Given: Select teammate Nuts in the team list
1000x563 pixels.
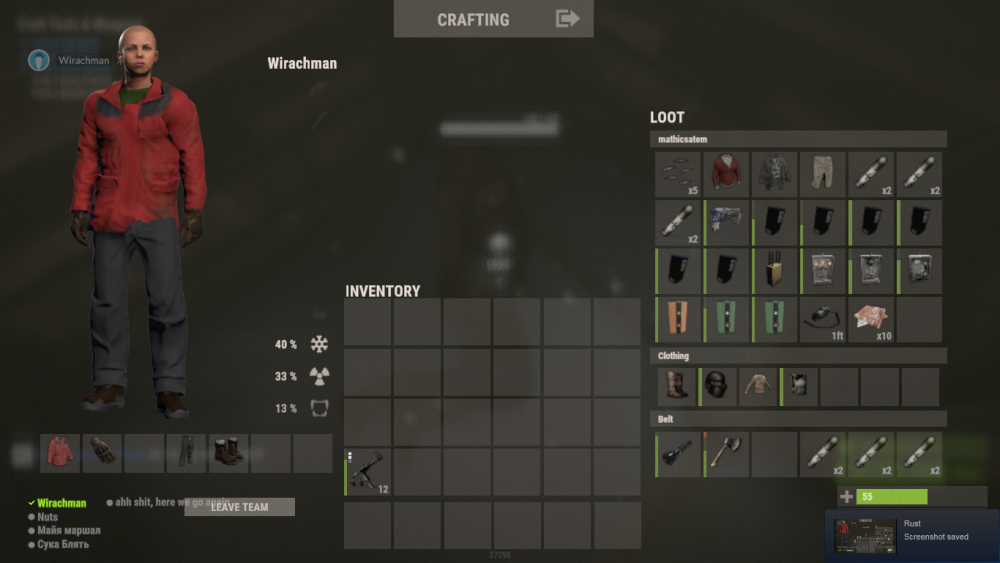Looking at the screenshot, I should click(x=47, y=517).
